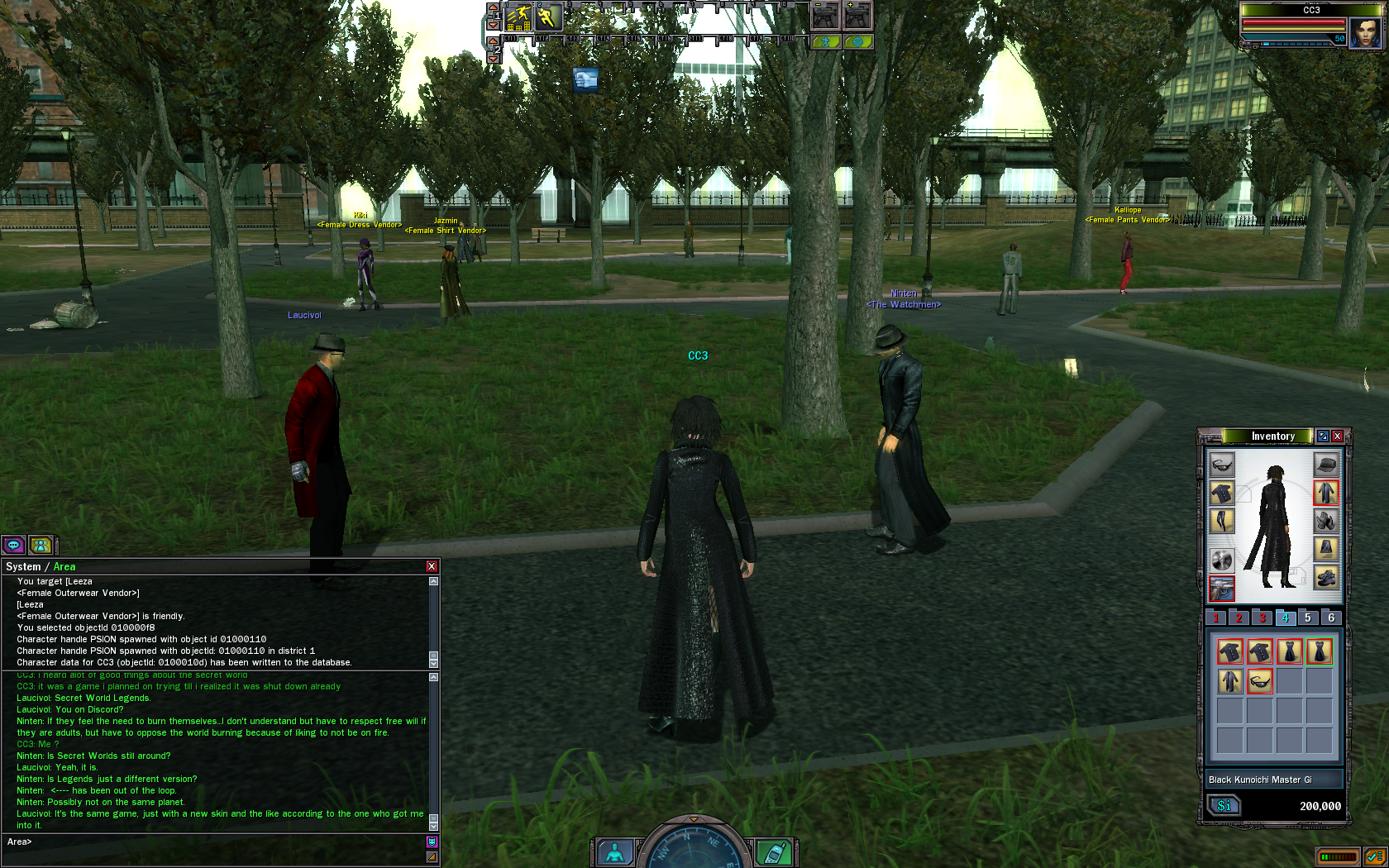1389x868 pixels.
Task: Click the equipped hat slot
Action: pyautogui.click(x=1325, y=465)
